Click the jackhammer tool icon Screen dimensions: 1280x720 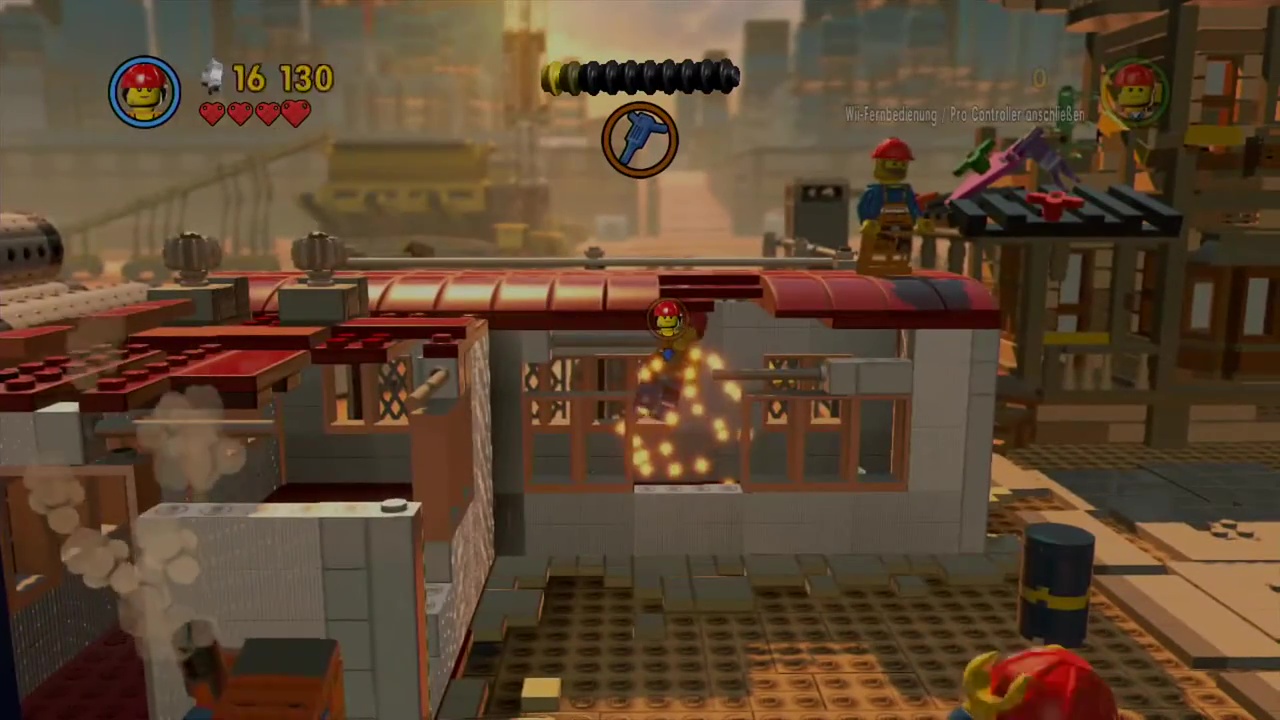coord(640,140)
